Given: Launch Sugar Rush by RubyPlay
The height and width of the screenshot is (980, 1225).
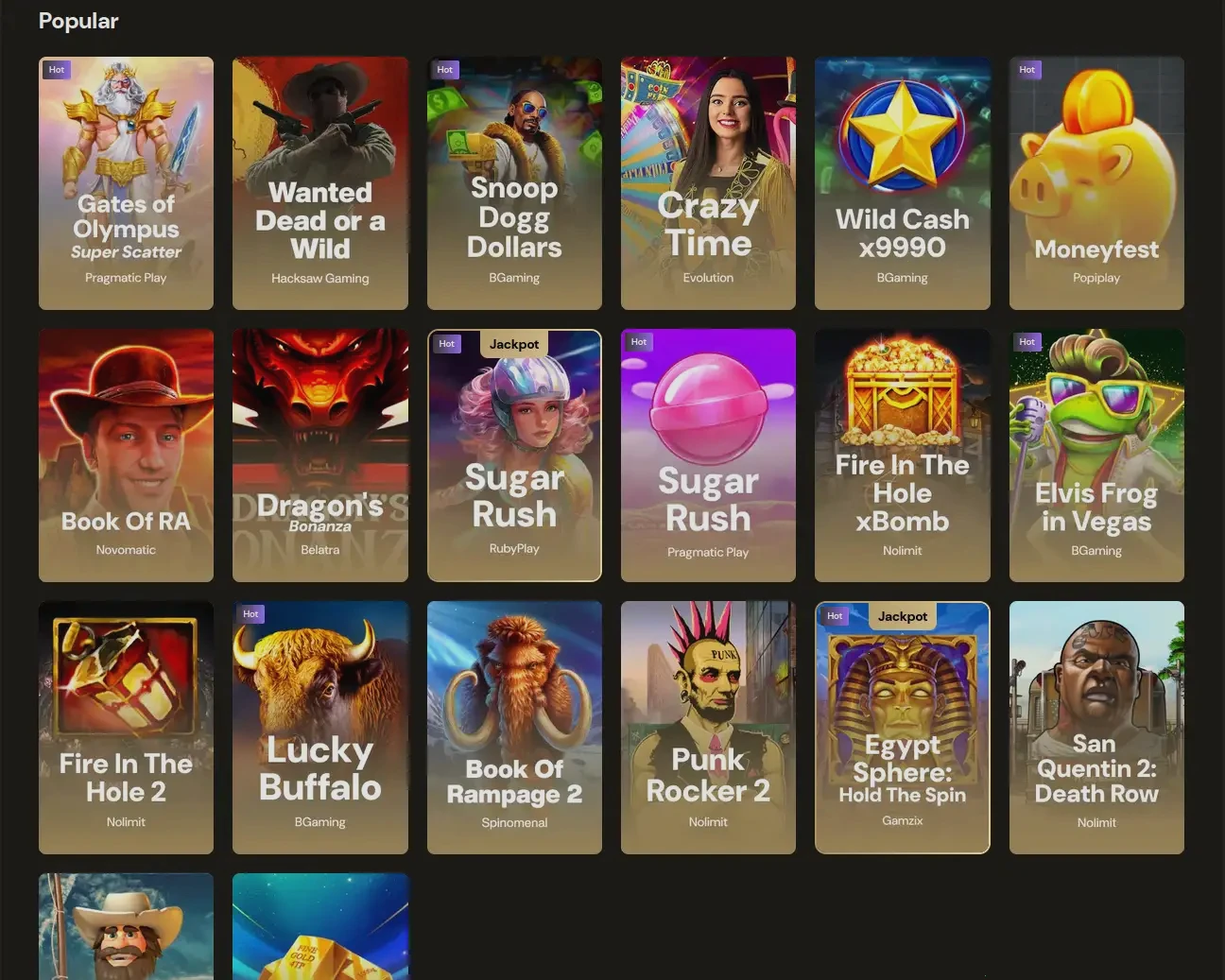Looking at the screenshot, I should coord(514,455).
